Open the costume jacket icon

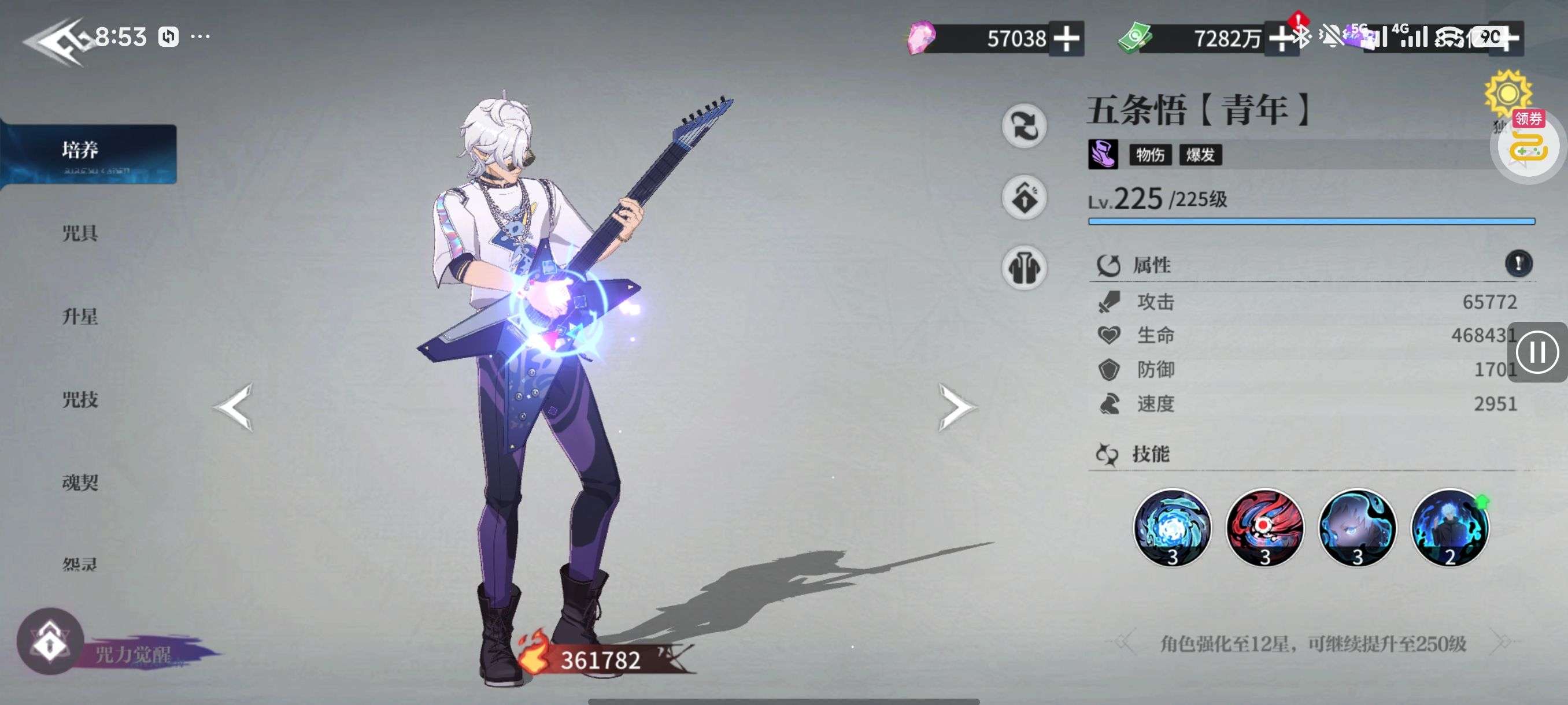coord(1024,268)
